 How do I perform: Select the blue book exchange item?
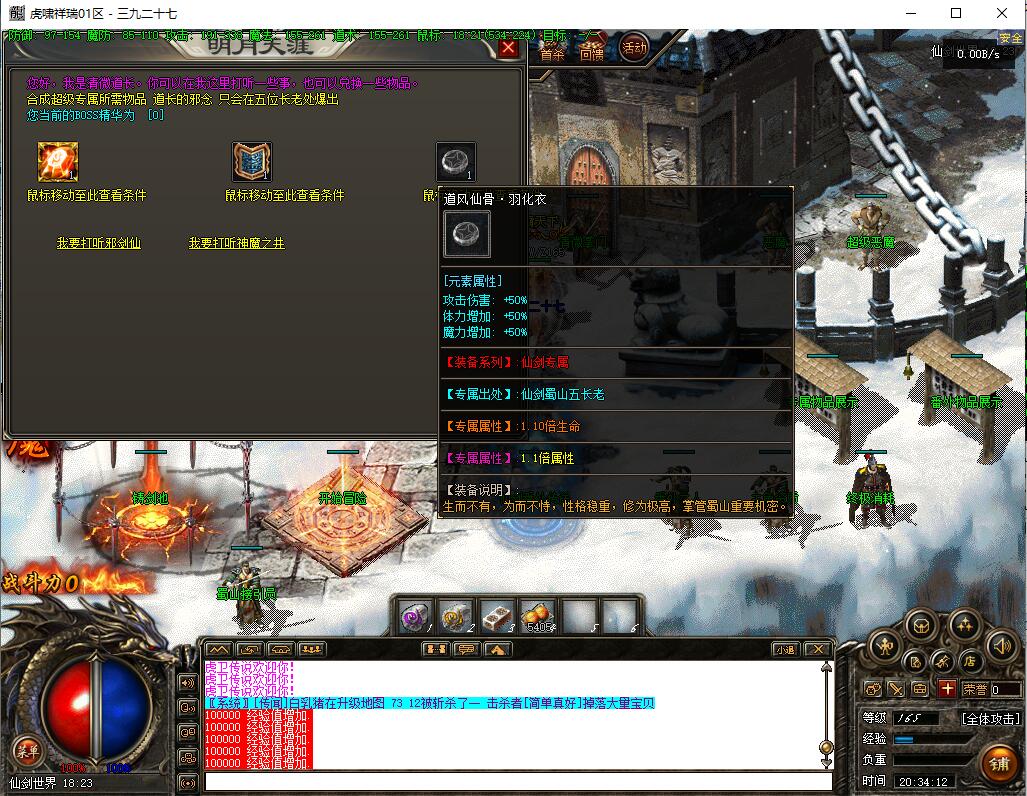(252, 162)
